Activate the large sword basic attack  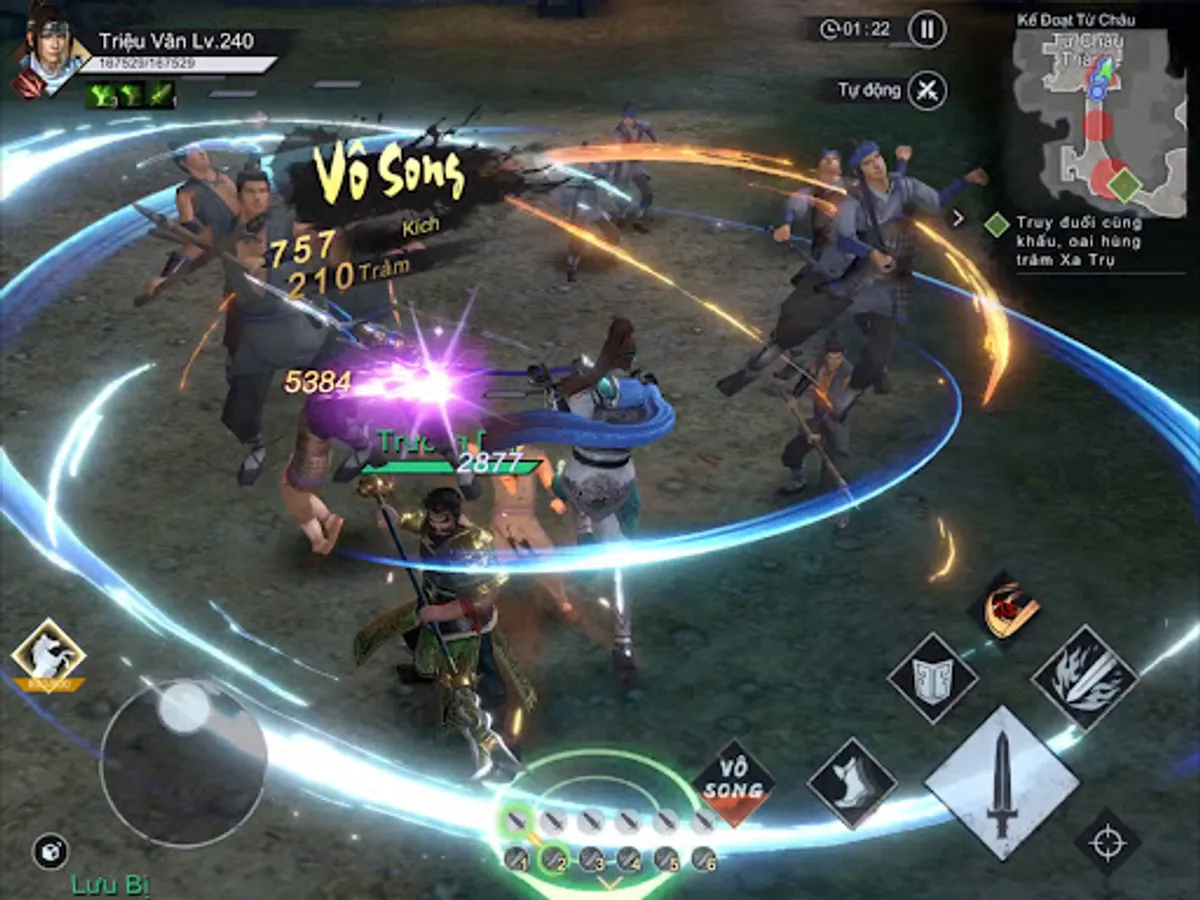pos(1001,783)
